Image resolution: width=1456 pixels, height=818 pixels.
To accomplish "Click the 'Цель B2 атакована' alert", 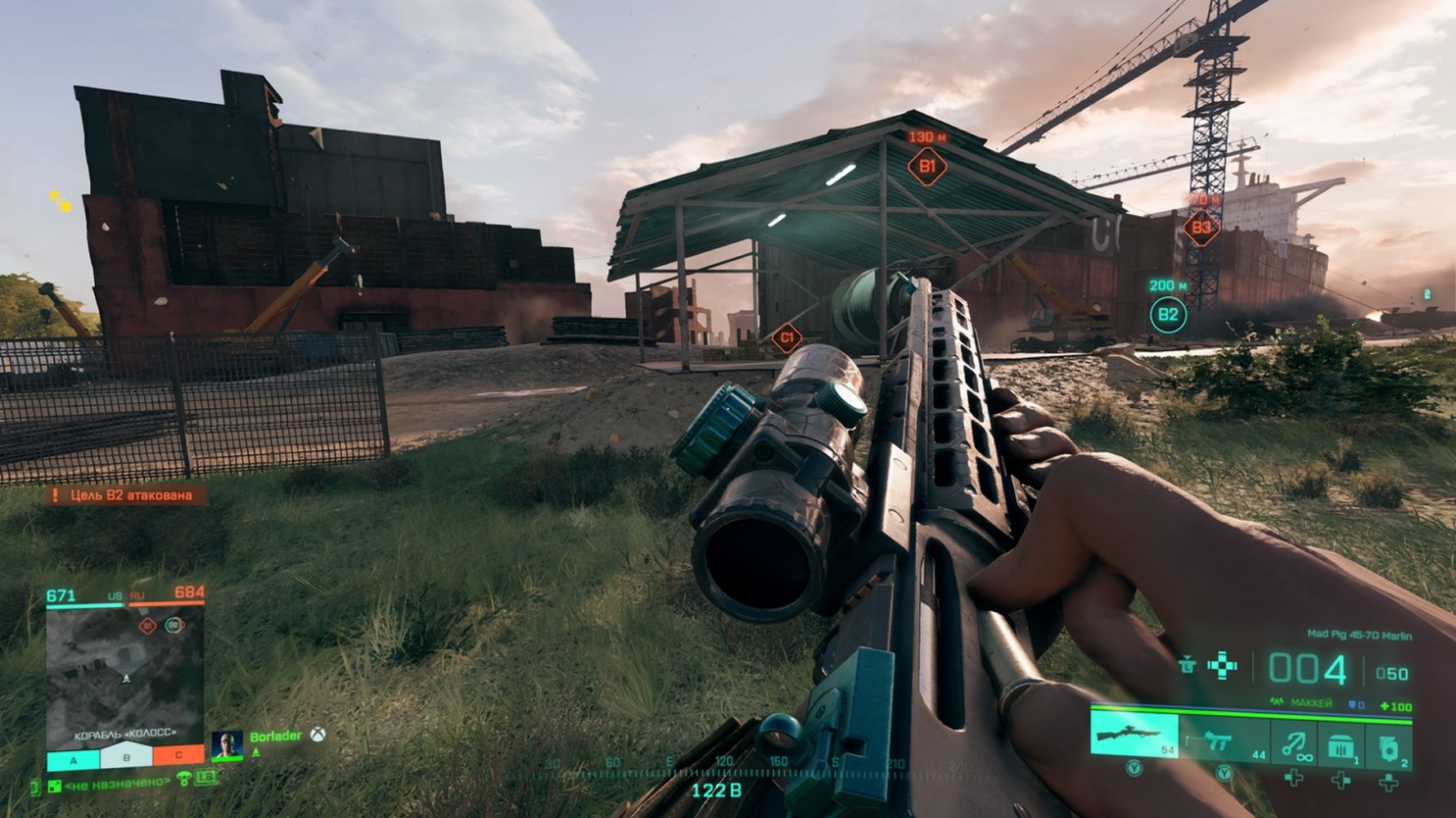I will 124,495.
